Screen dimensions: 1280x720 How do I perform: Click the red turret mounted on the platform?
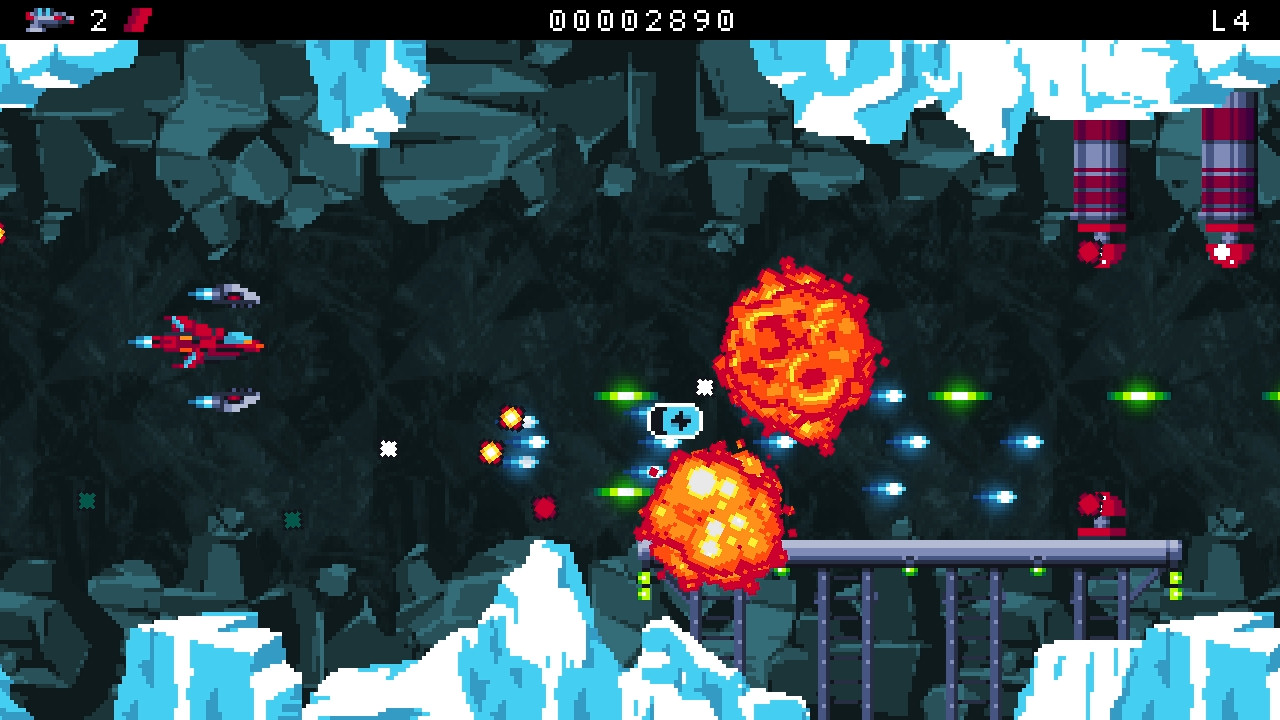click(x=1102, y=513)
